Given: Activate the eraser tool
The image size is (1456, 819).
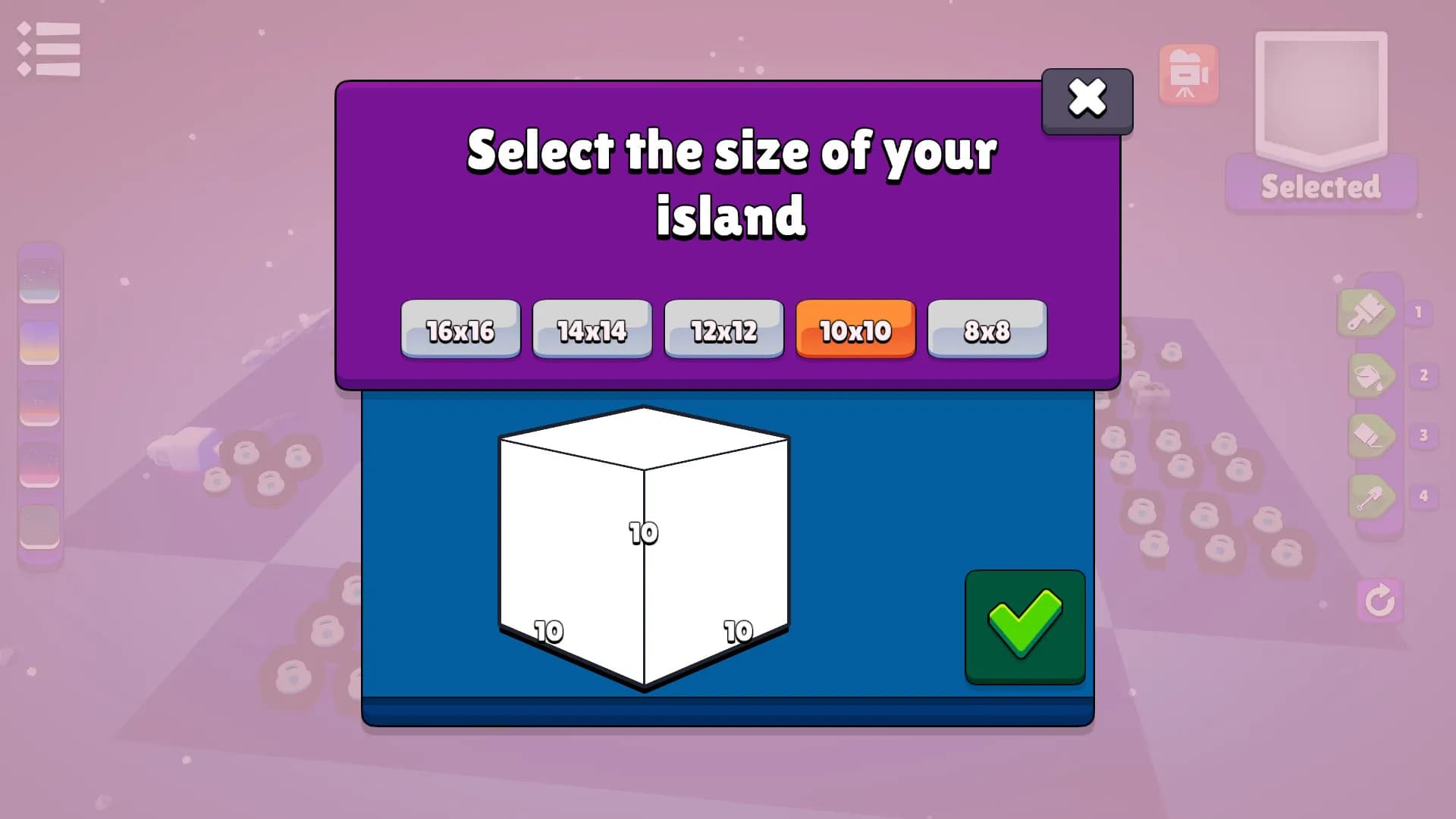Looking at the screenshot, I should coord(1370,436).
